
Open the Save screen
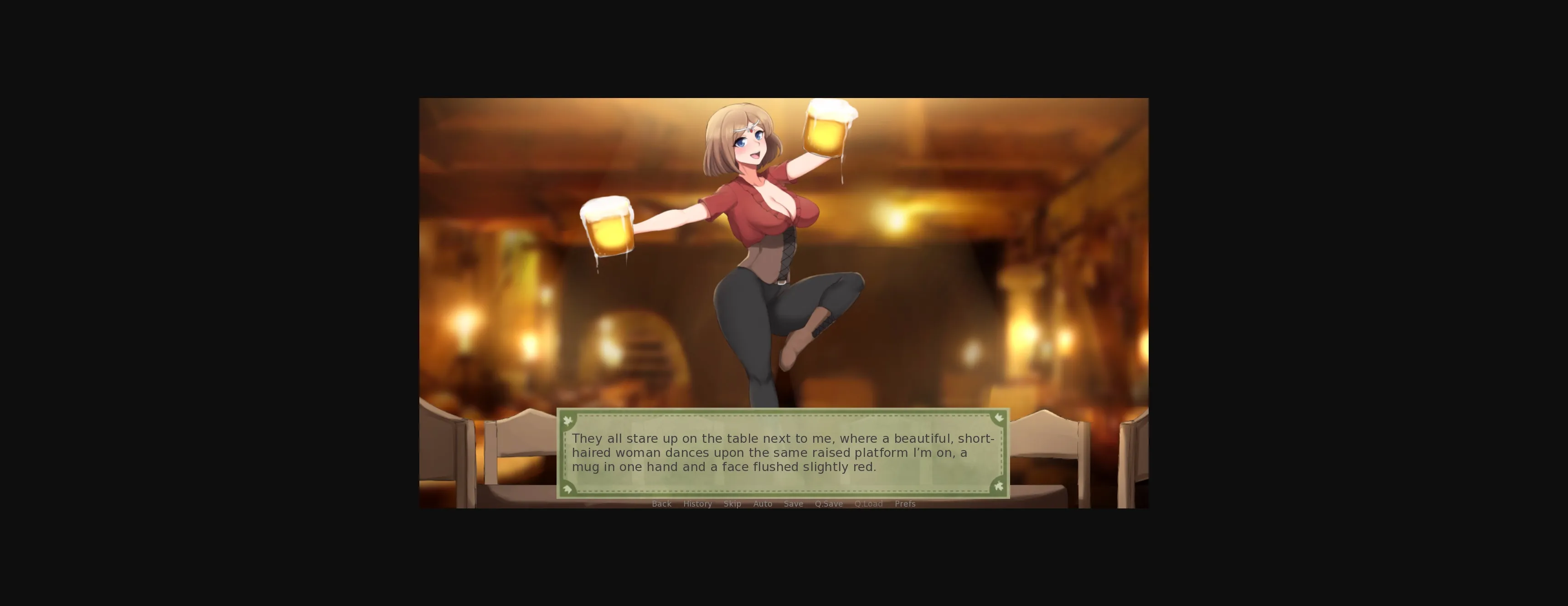point(793,504)
